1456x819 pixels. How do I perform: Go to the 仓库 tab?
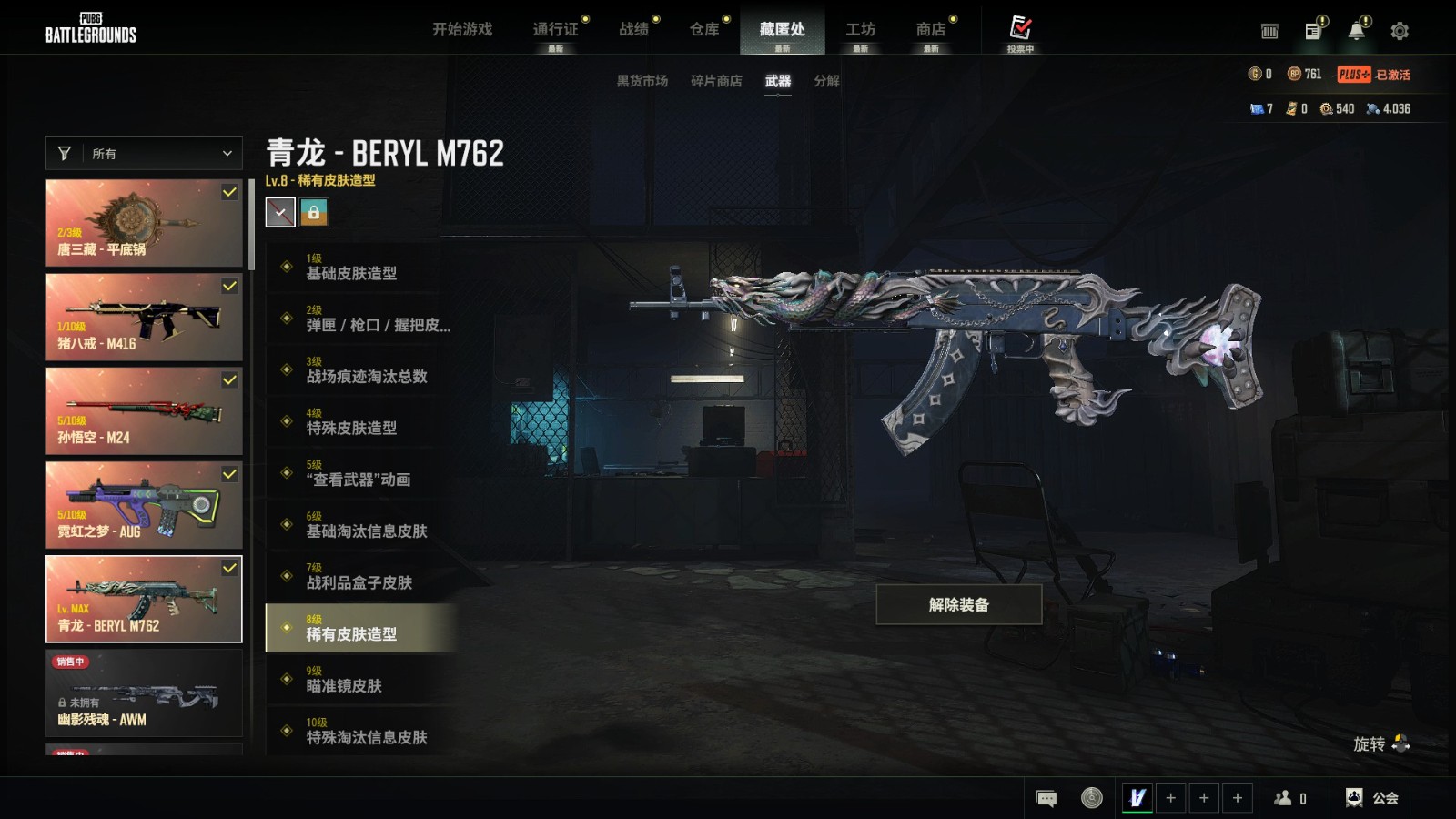point(704,29)
